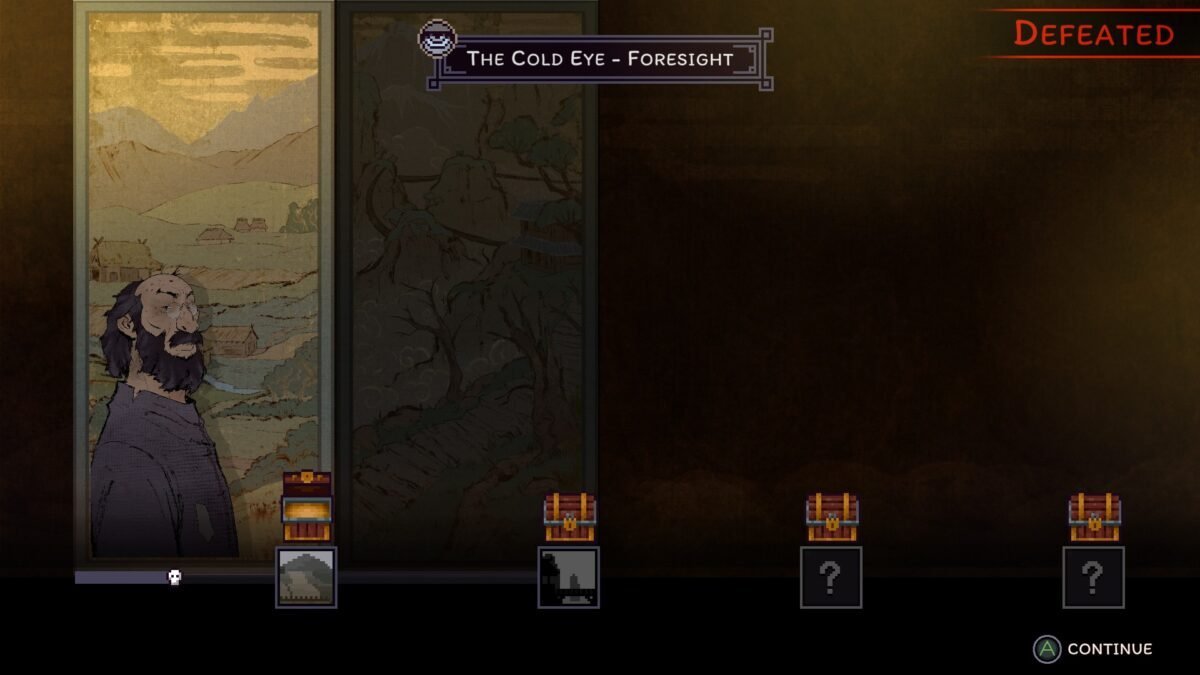Screen dimensions: 1200x675
Task: Click the locked chest above the silhouette thumbnail
Action: point(569,518)
